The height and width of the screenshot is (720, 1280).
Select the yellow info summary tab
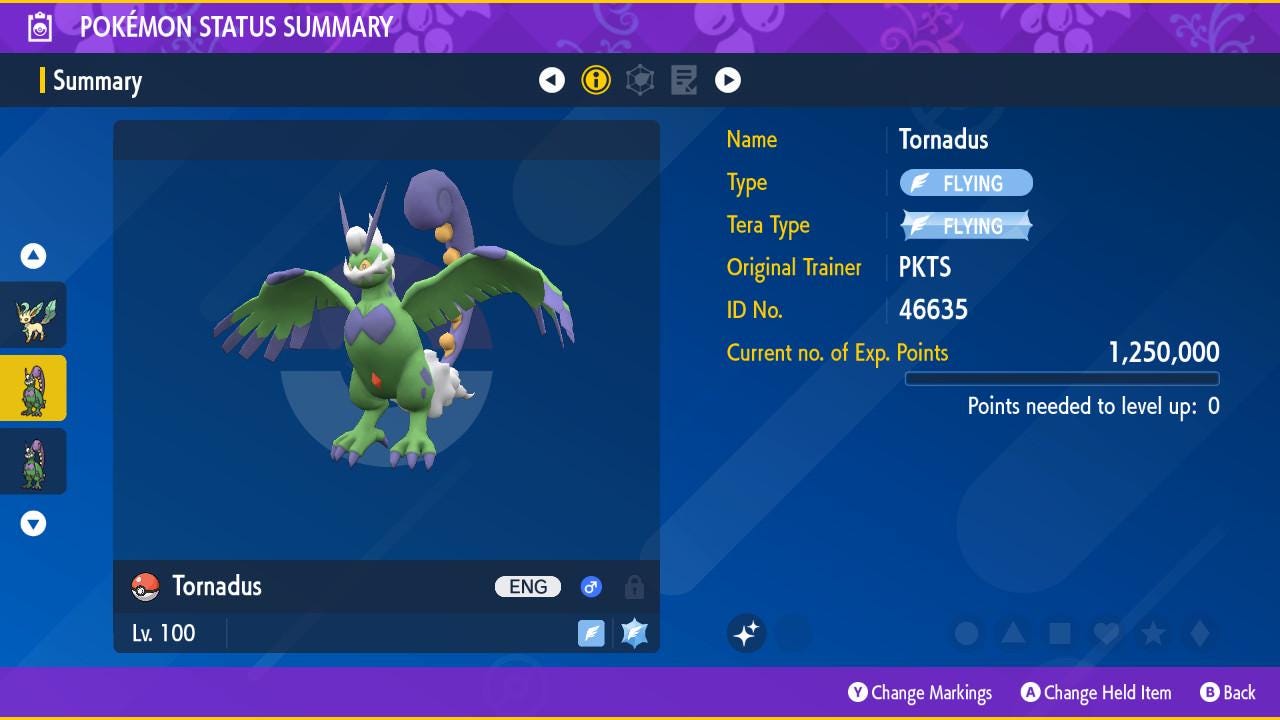(x=596, y=80)
